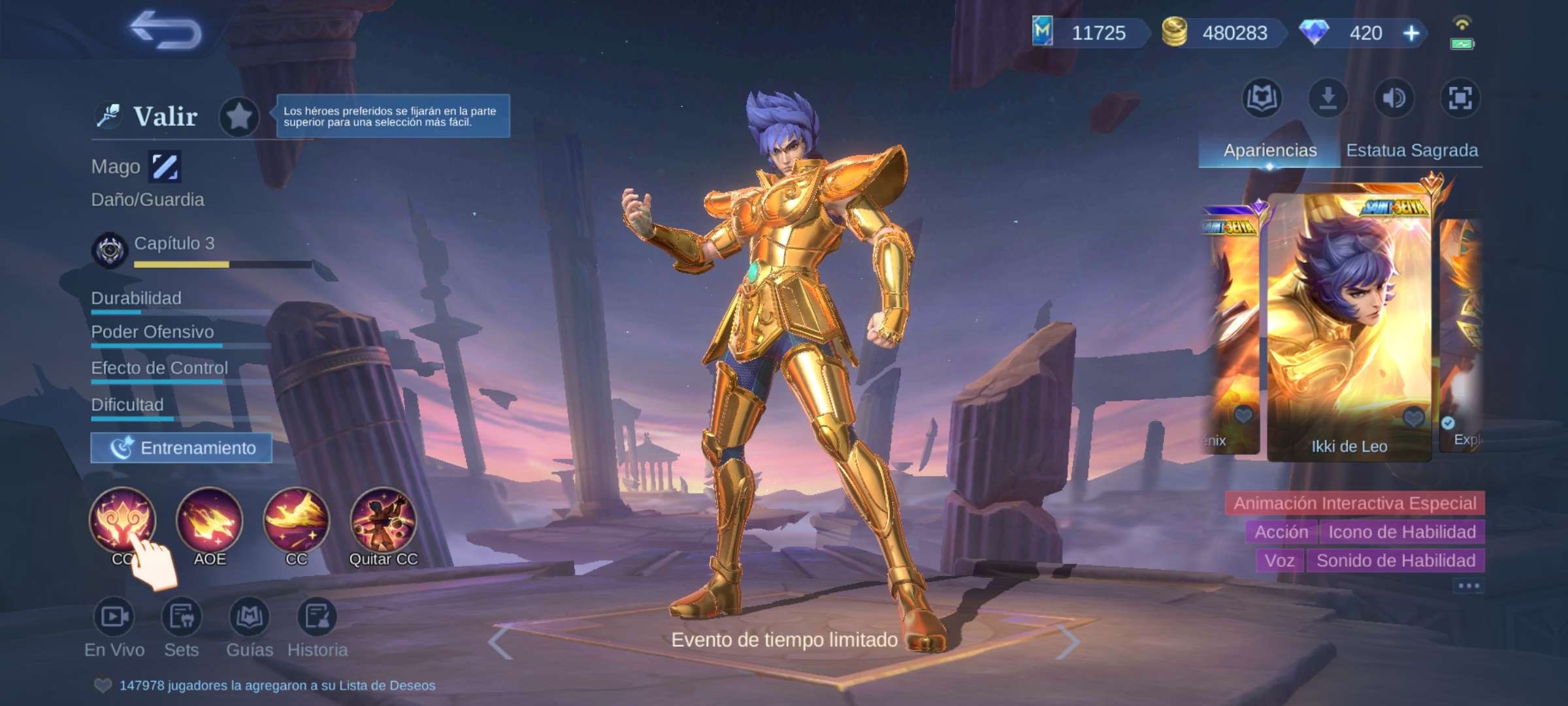Image resolution: width=1568 pixels, height=706 pixels.
Task: Open fullscreen hero preview icon
Action: (x=1461, y=98)
